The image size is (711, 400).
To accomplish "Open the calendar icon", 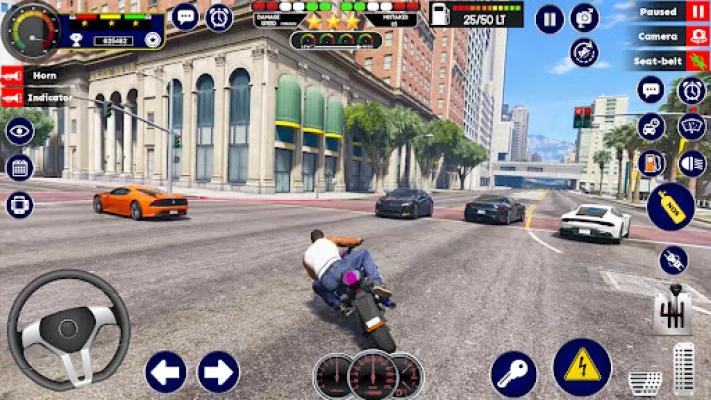I will point(19,168).
